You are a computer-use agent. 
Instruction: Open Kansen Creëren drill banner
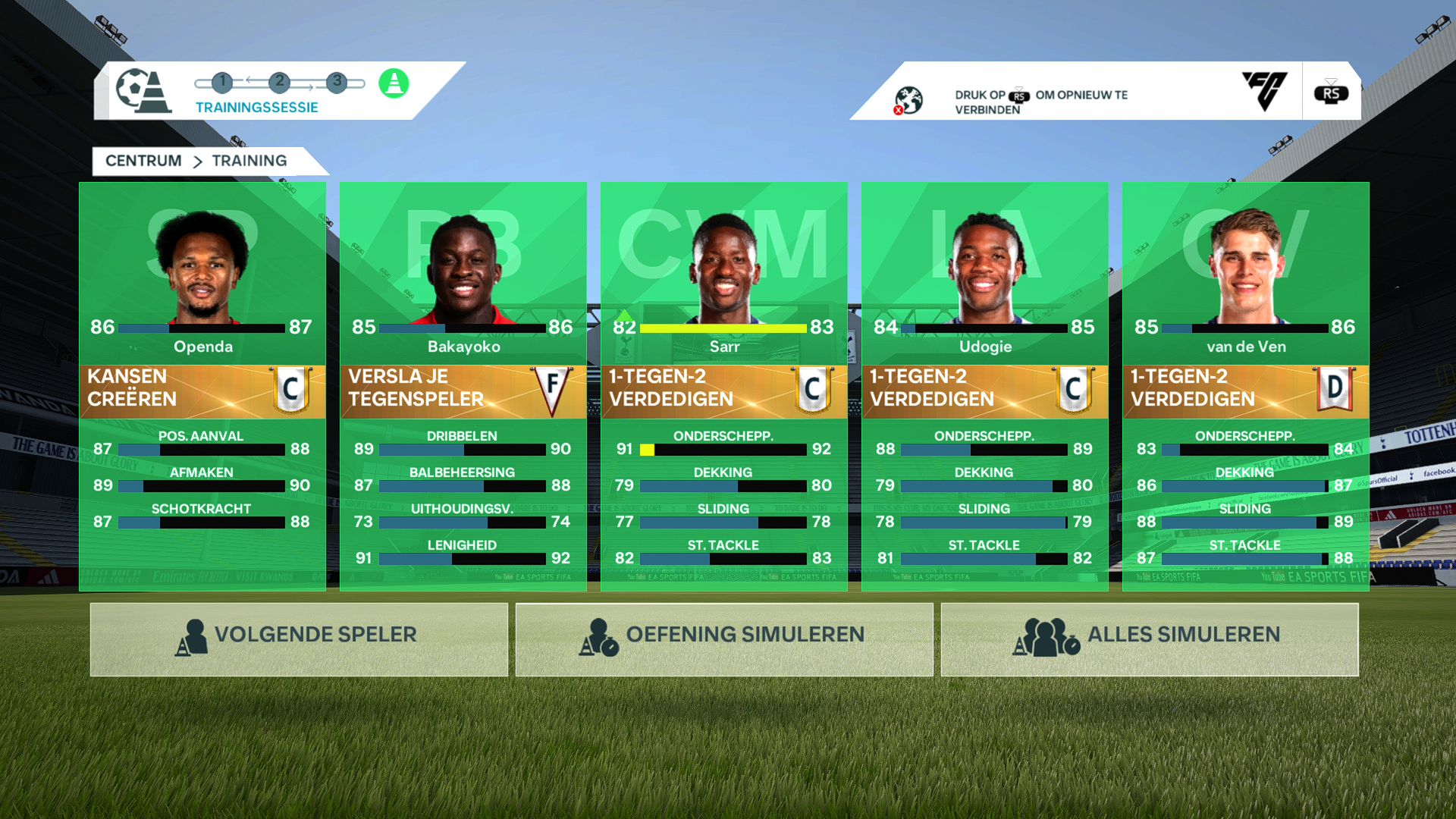202,391
